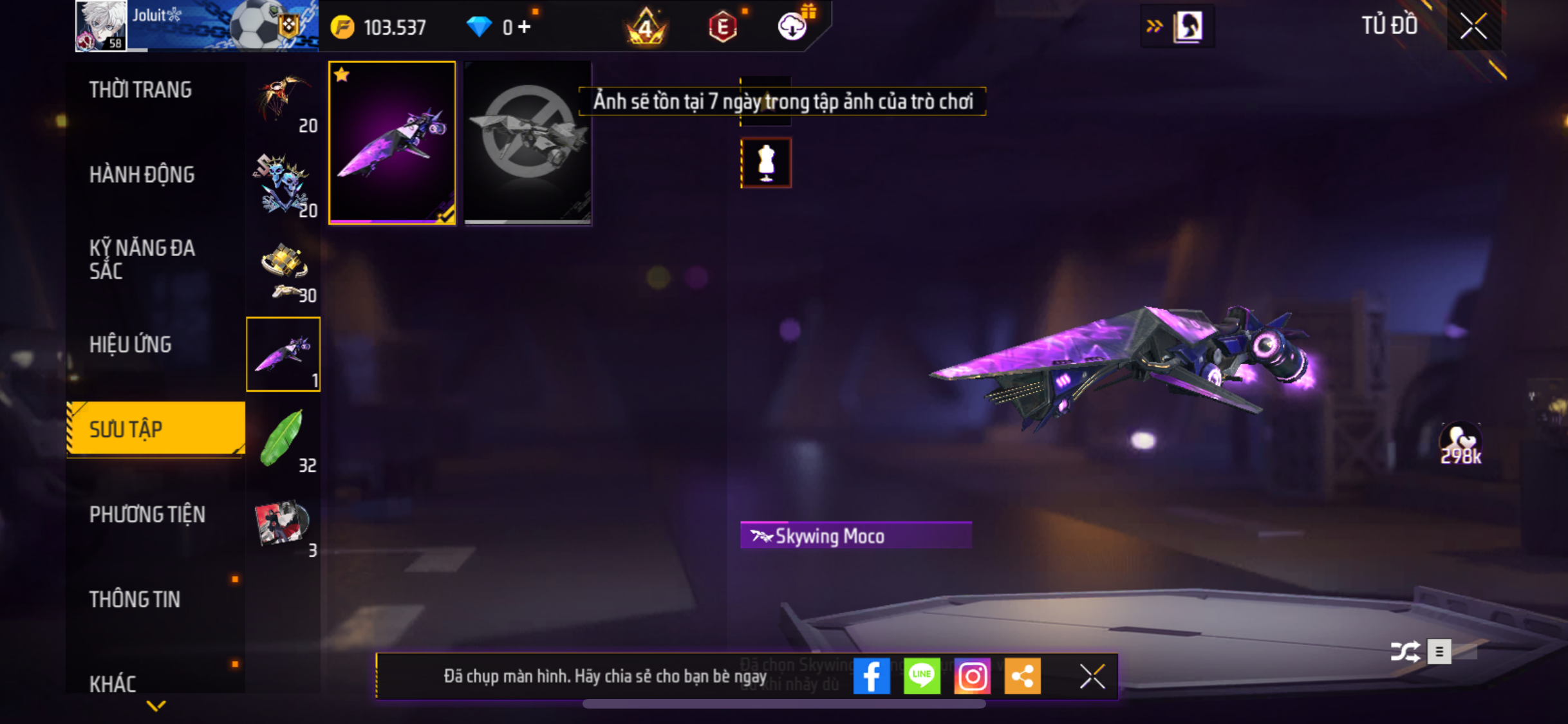Dismiss the screenshot share bar

click(1092, 676)
